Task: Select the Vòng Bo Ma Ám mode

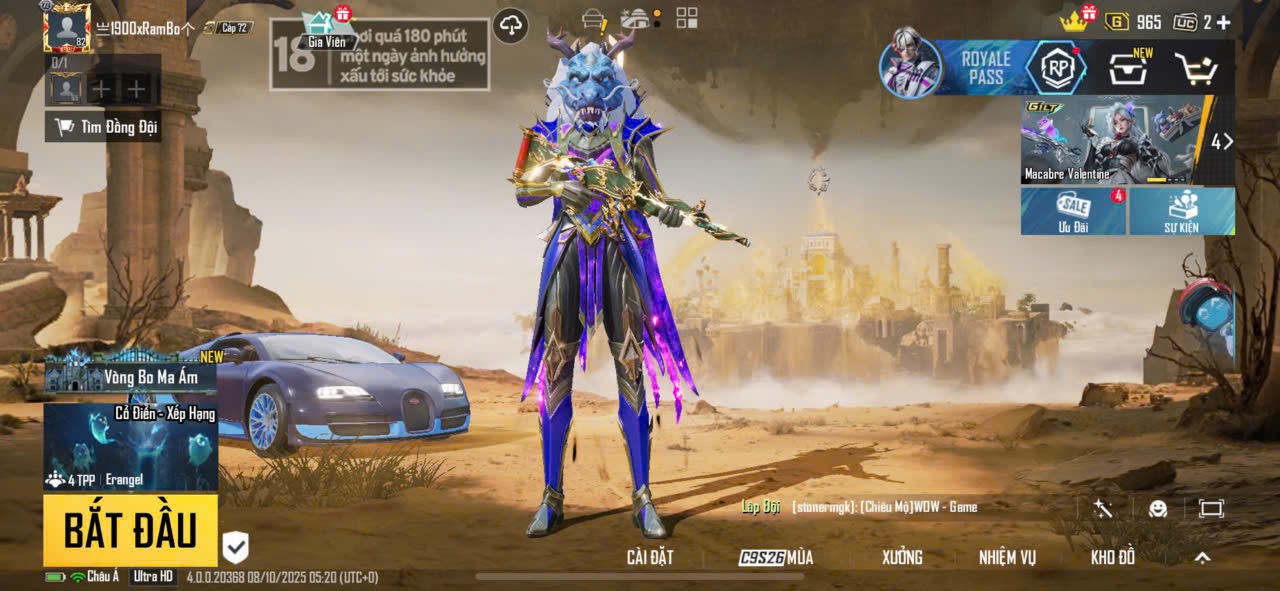Action: click(x=131, y=375)
